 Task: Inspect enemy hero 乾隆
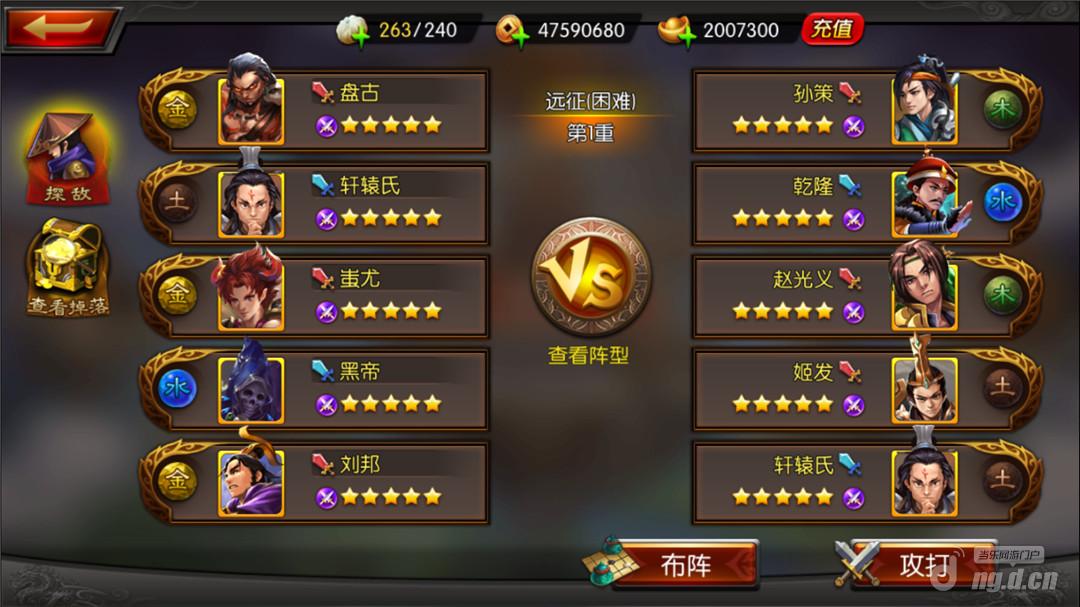coord(924,201)
